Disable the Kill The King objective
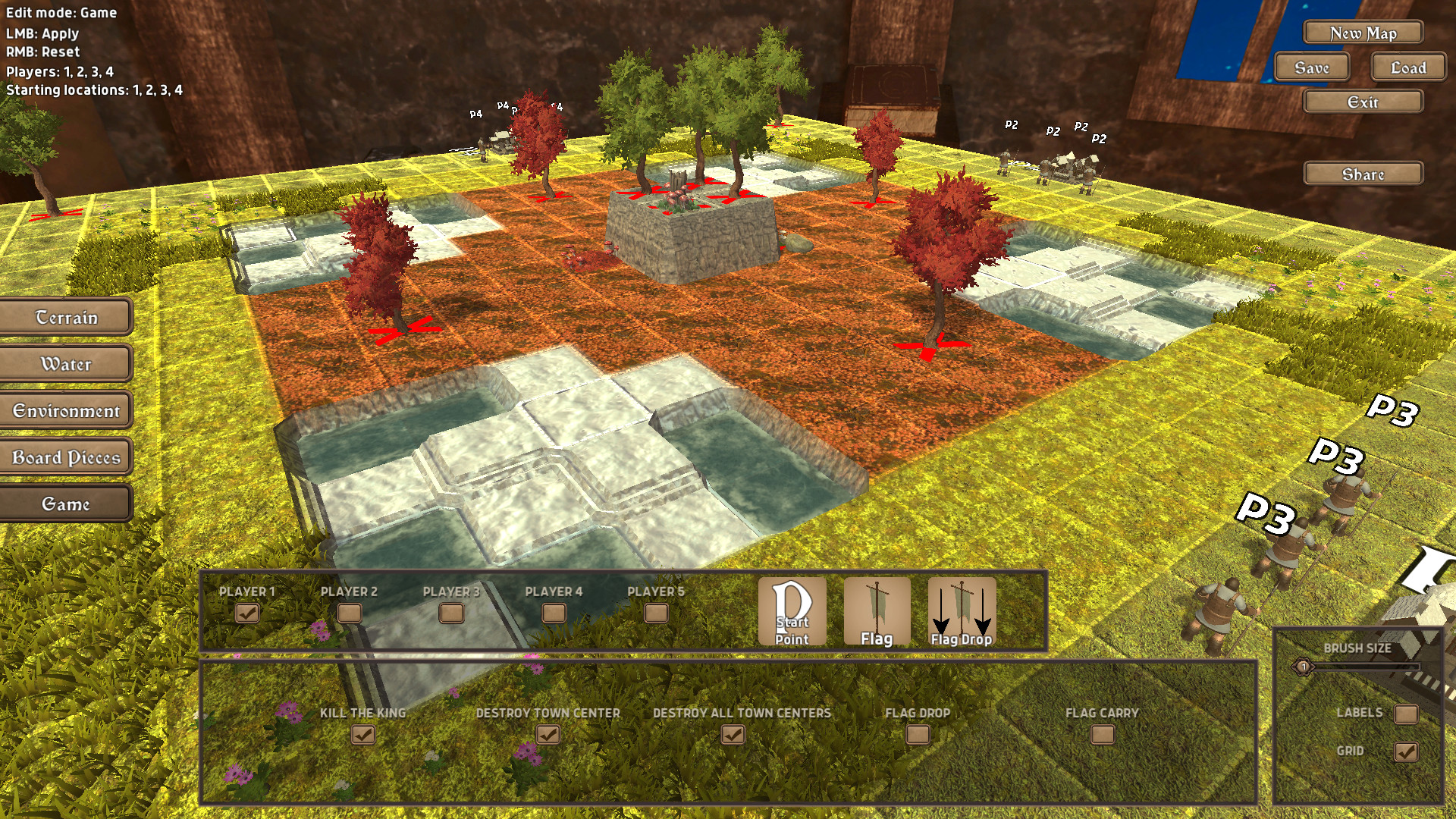1456x819 pixels. 364,734
